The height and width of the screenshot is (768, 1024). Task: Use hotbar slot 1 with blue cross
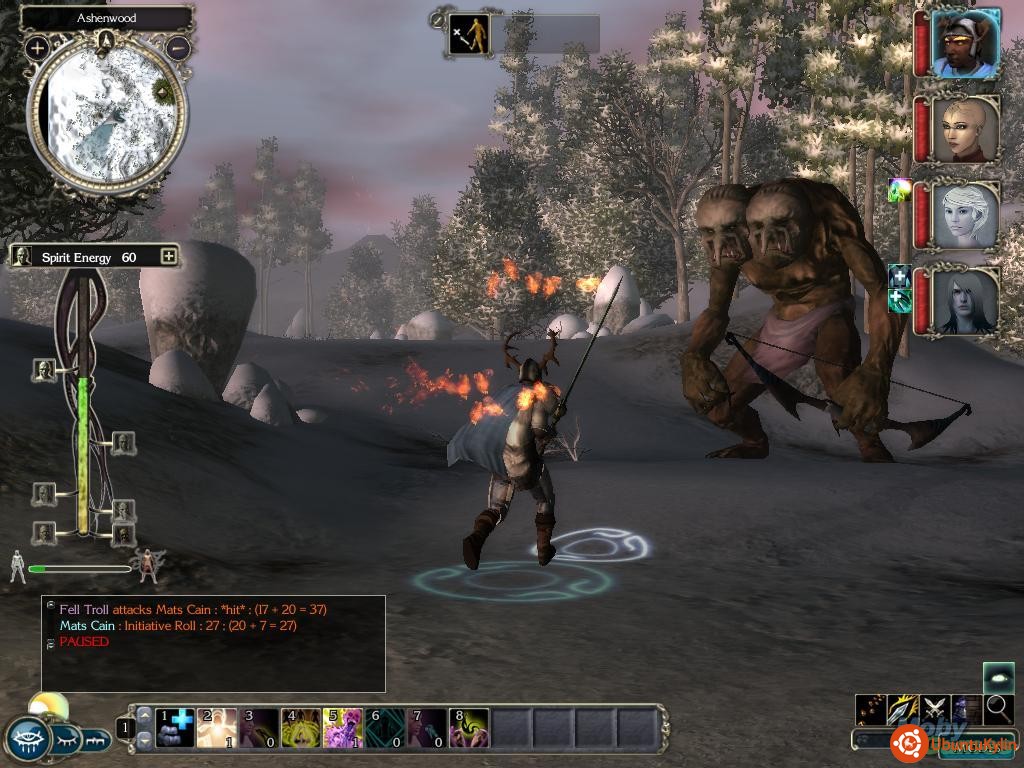pyautogui.click(x=175, y=728)
